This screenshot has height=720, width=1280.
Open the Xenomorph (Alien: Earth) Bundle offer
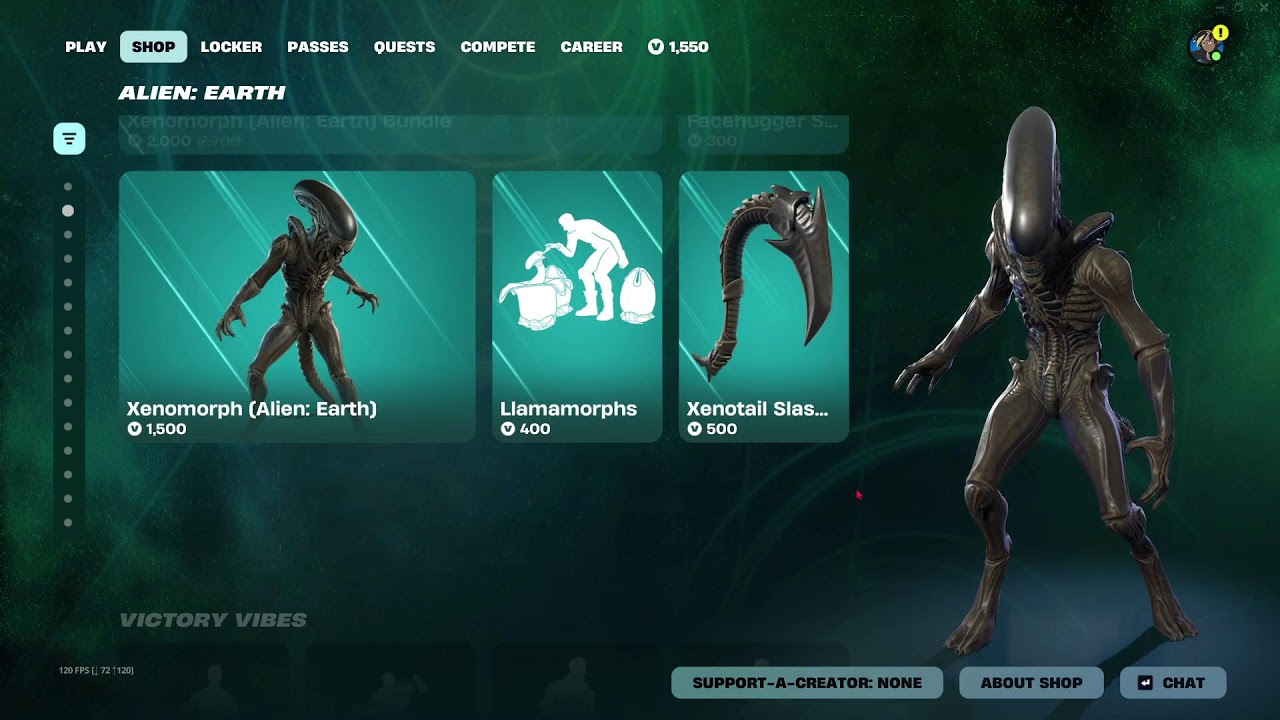click(390, 134)
